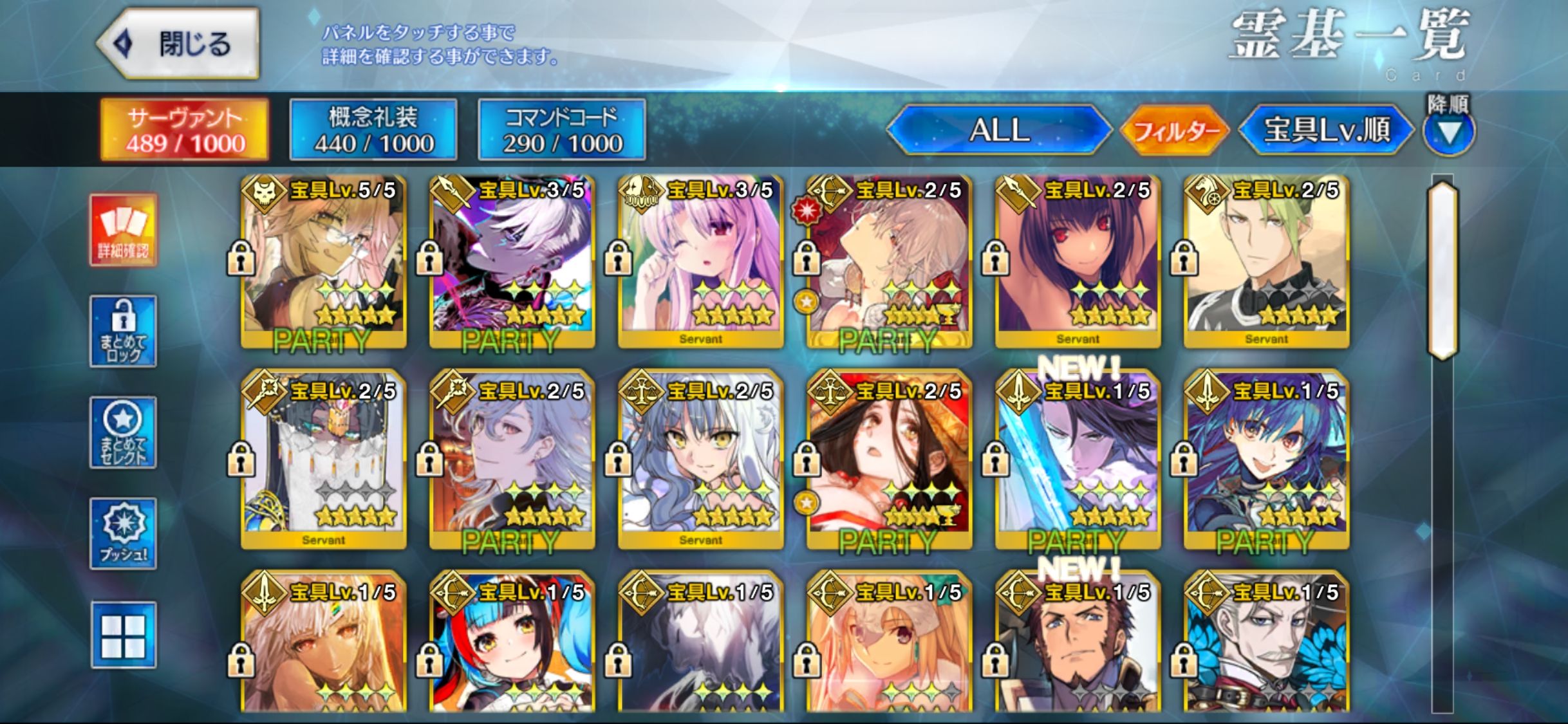The height and width of the screenshot is (724, 1568).
Task: Pick the pink-haired winking servant card
Action: pyautogui.click(x=701, y=262)
